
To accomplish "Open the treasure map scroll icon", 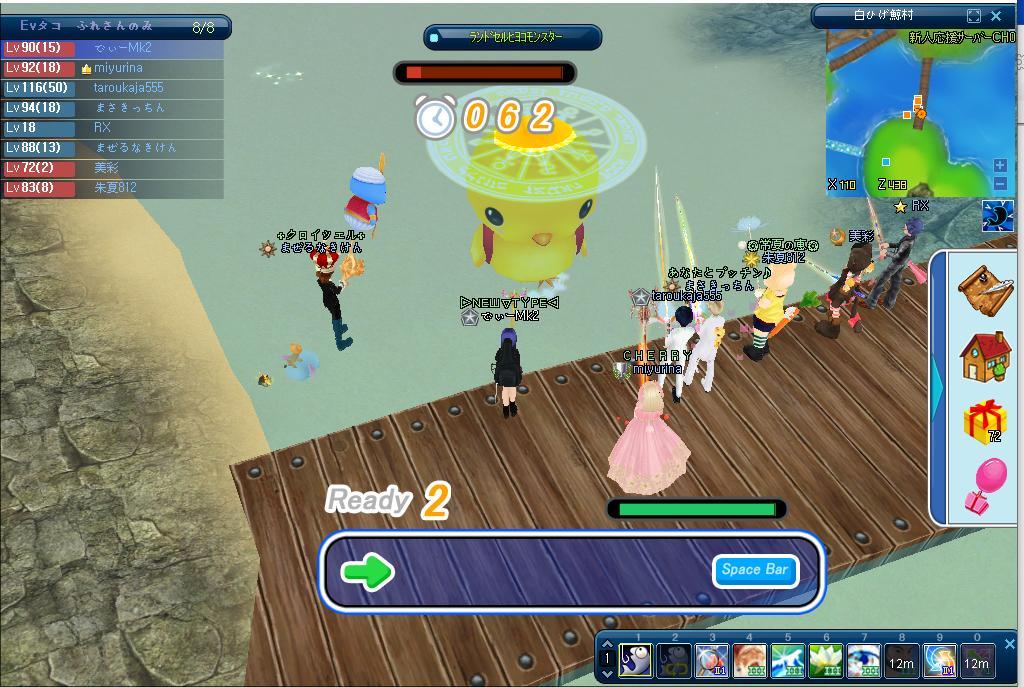I will point(985,290).
